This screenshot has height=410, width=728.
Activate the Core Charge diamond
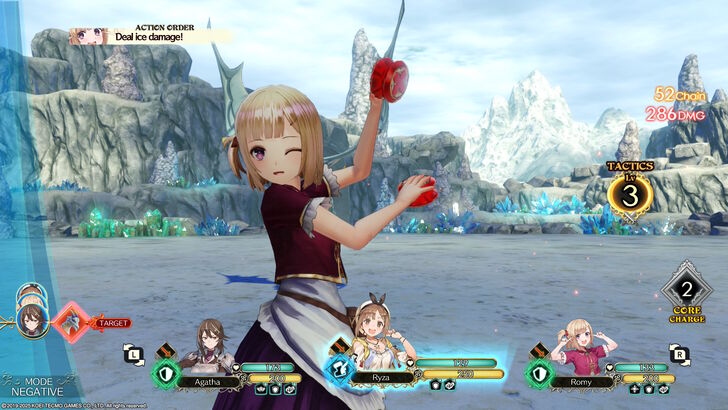click(x=688, y=291)
